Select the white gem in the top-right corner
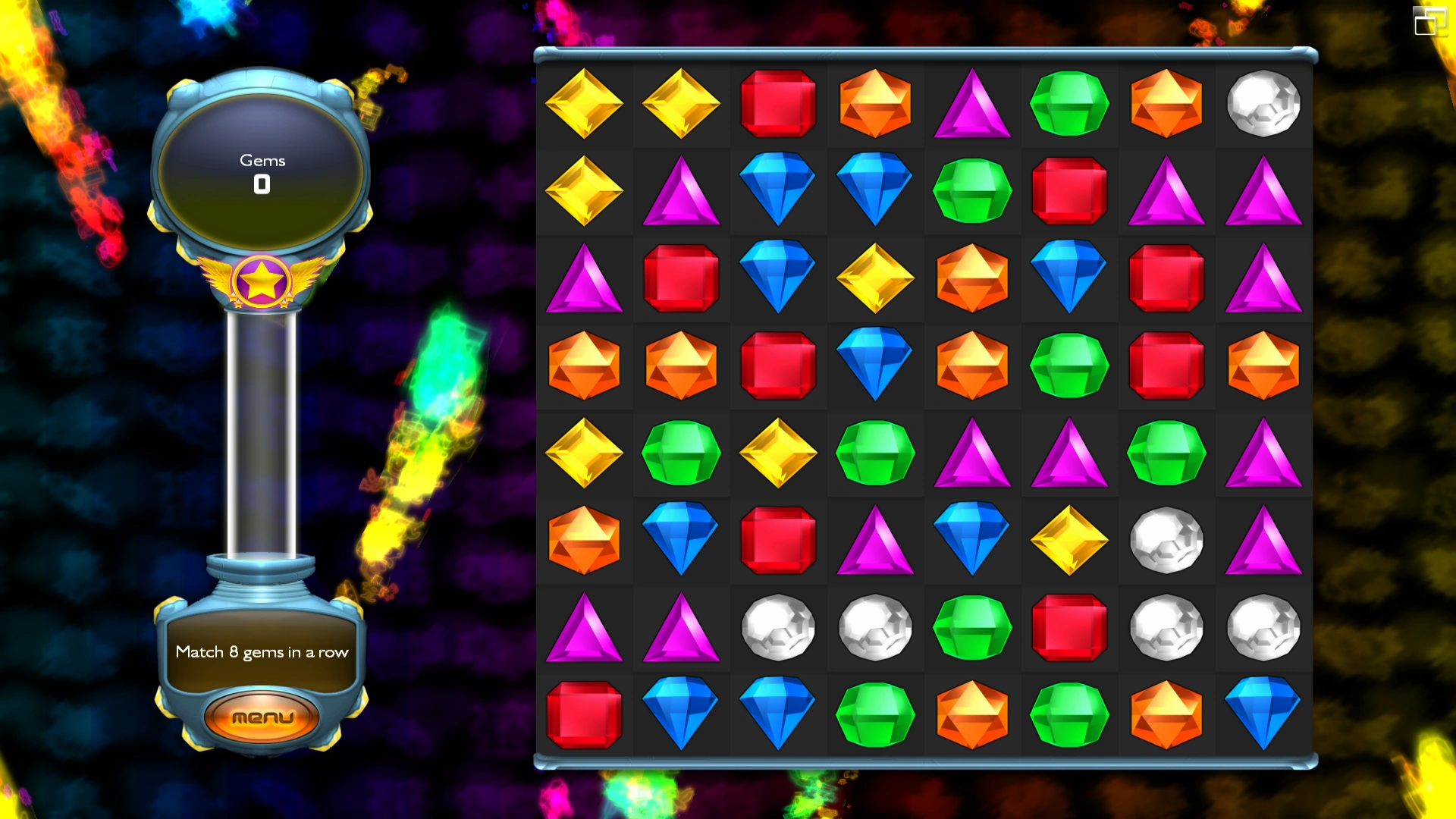 tap(1263, 102)
